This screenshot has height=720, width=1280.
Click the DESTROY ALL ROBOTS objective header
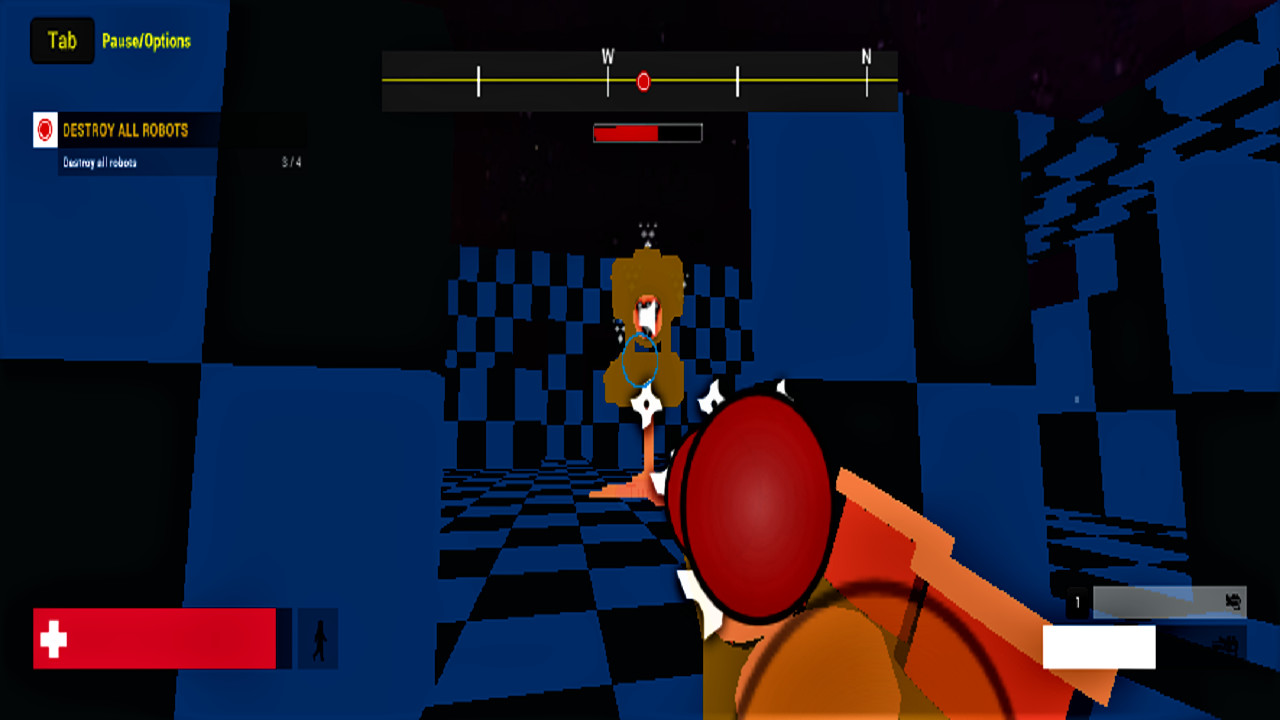coord(125,129)
